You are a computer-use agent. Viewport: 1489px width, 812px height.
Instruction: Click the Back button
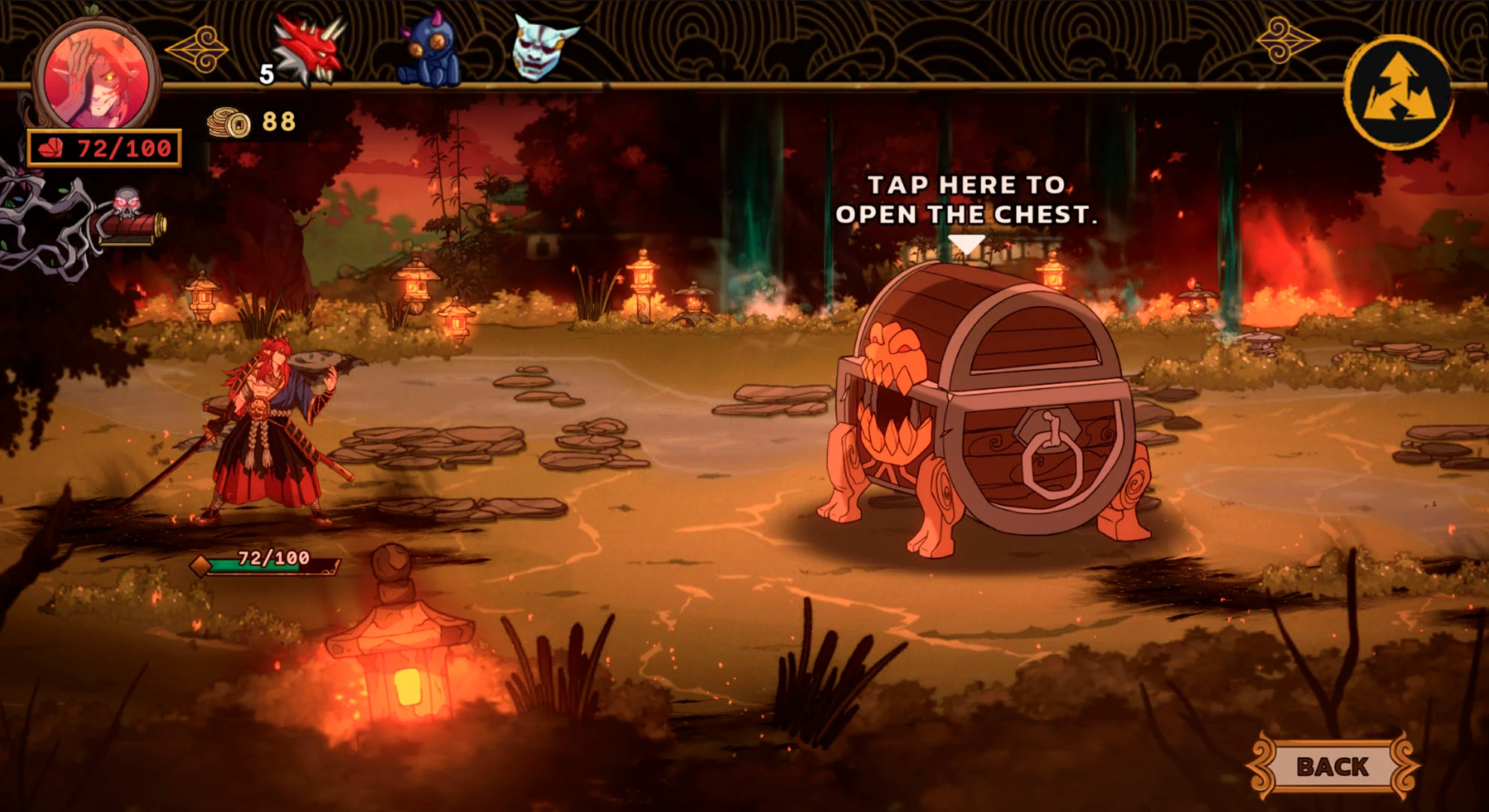[1333, 766]
